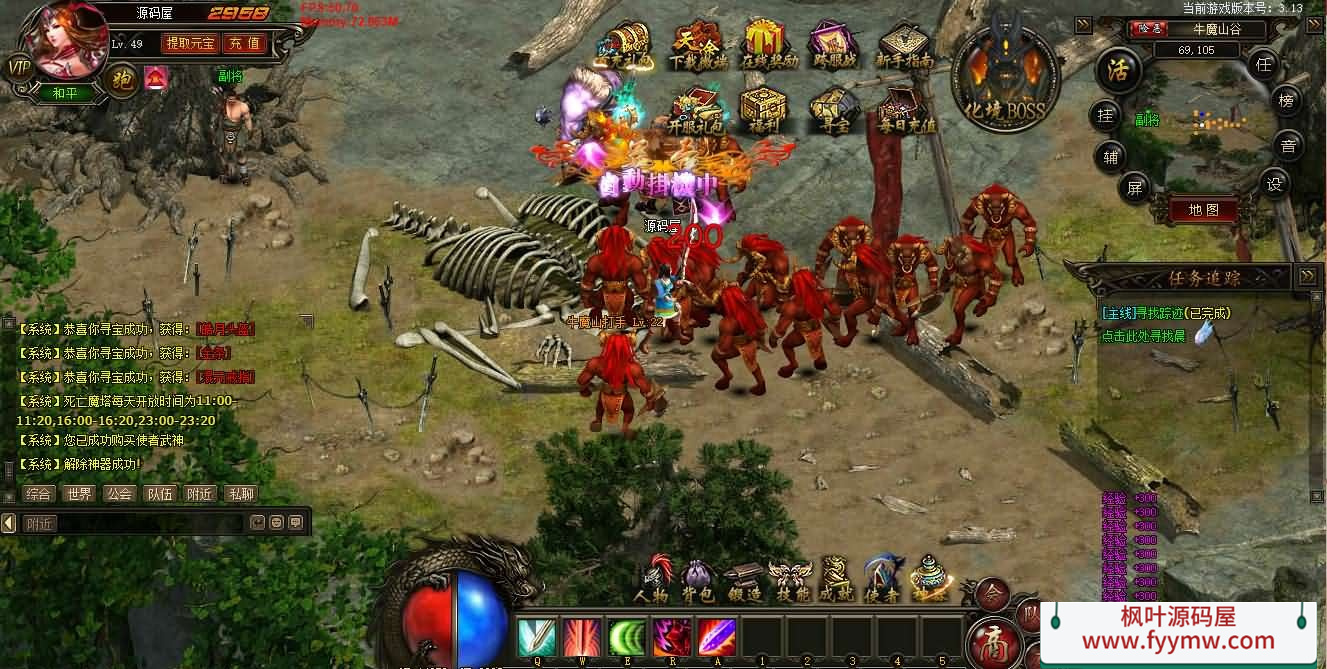
Task: Click the 充值 recharge button
Action: coord(243,43)
